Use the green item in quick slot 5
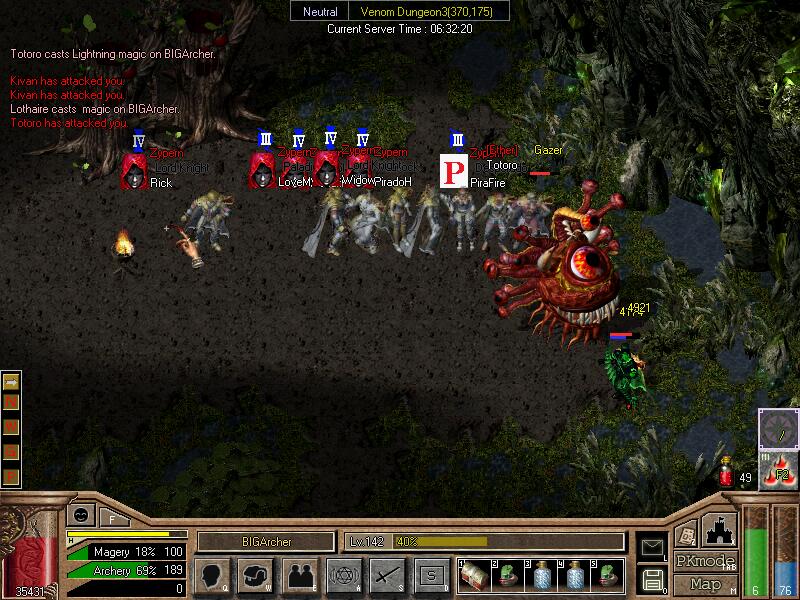Image resolution: width=800 pixels, height=600 pixels. (607, 575)
